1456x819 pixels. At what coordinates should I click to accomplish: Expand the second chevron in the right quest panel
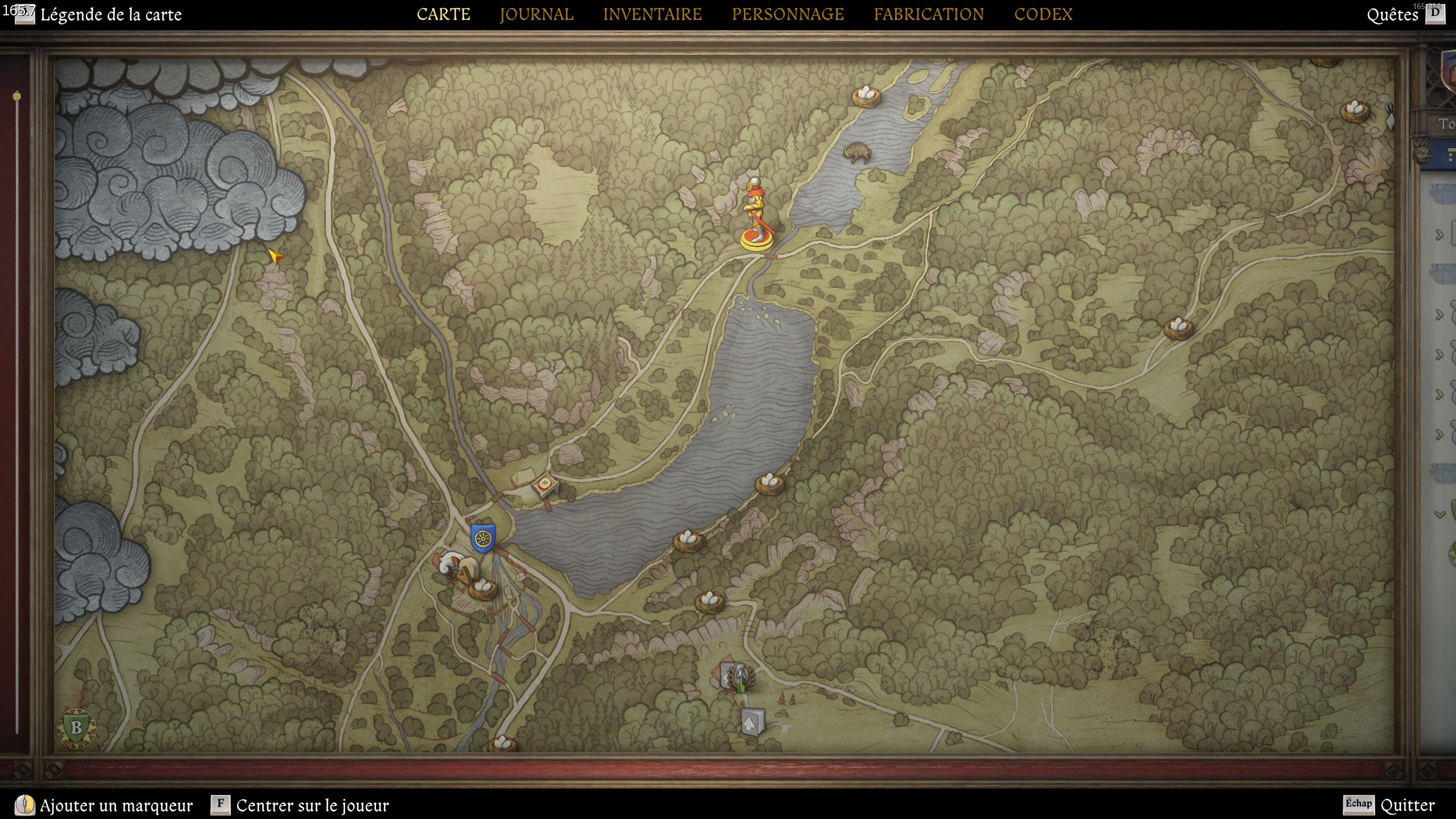point(1439,314)
